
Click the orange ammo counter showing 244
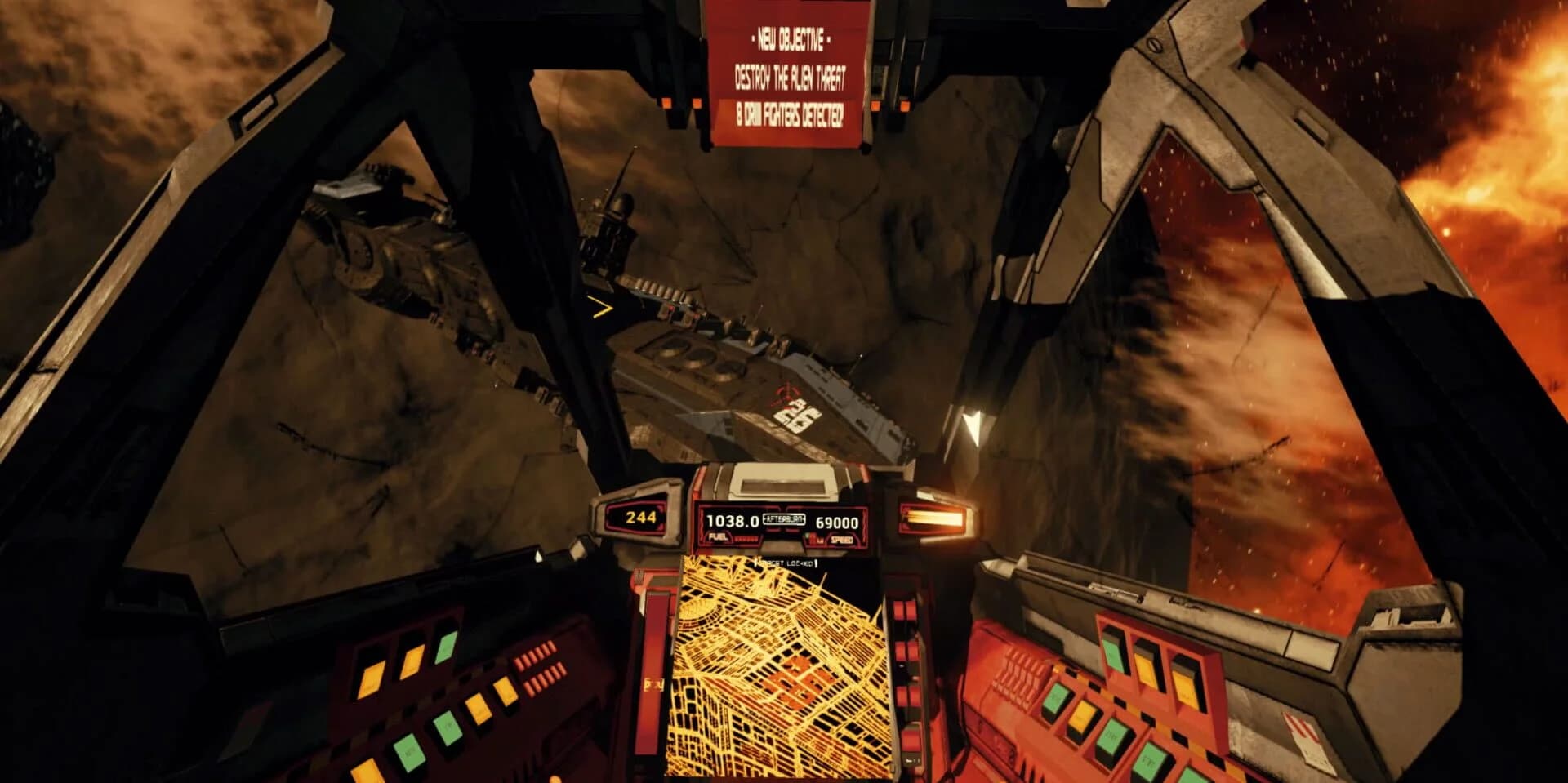641,518
